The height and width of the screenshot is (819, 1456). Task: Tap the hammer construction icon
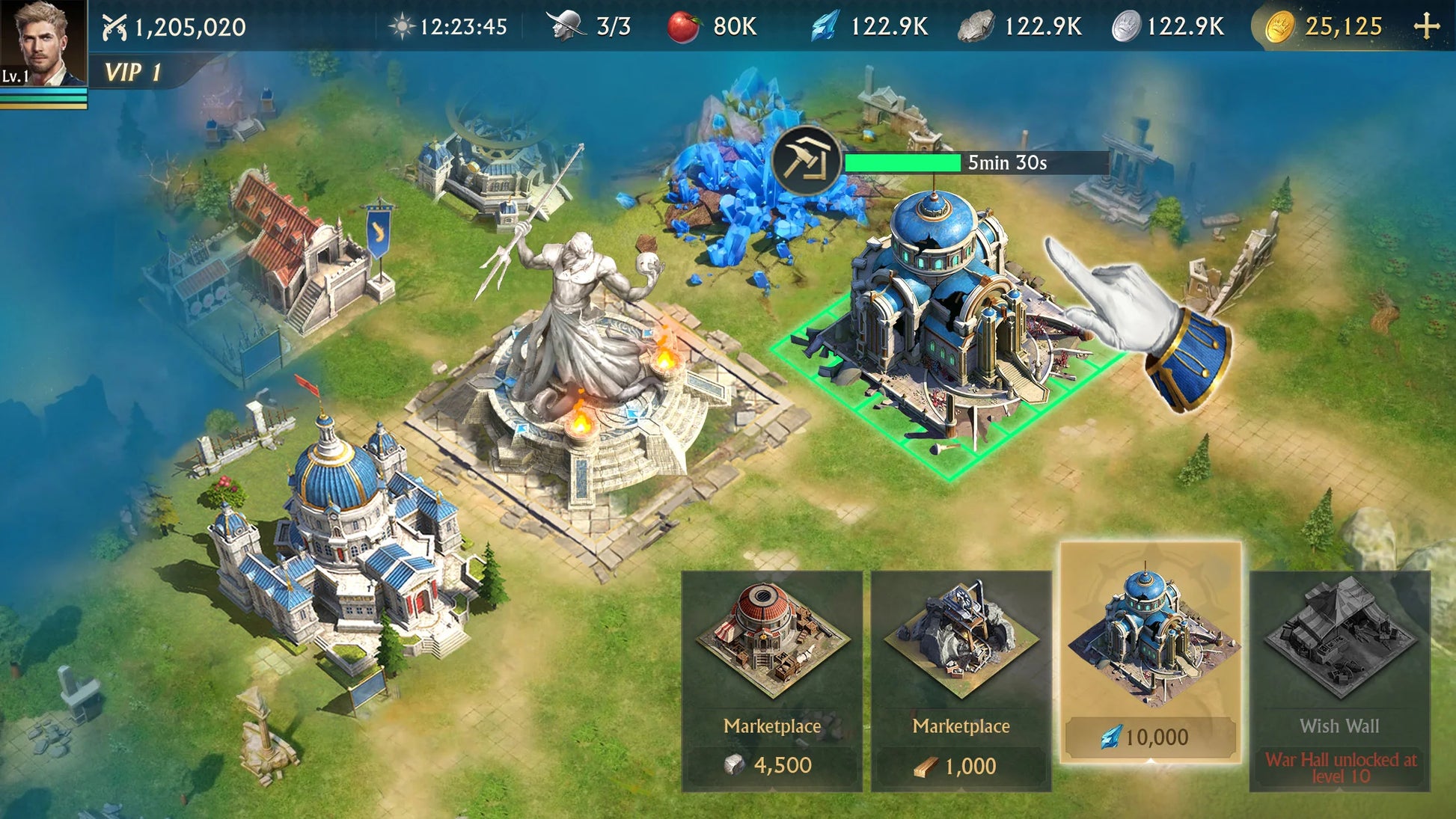pyautogui.click(x=806, y=161)
